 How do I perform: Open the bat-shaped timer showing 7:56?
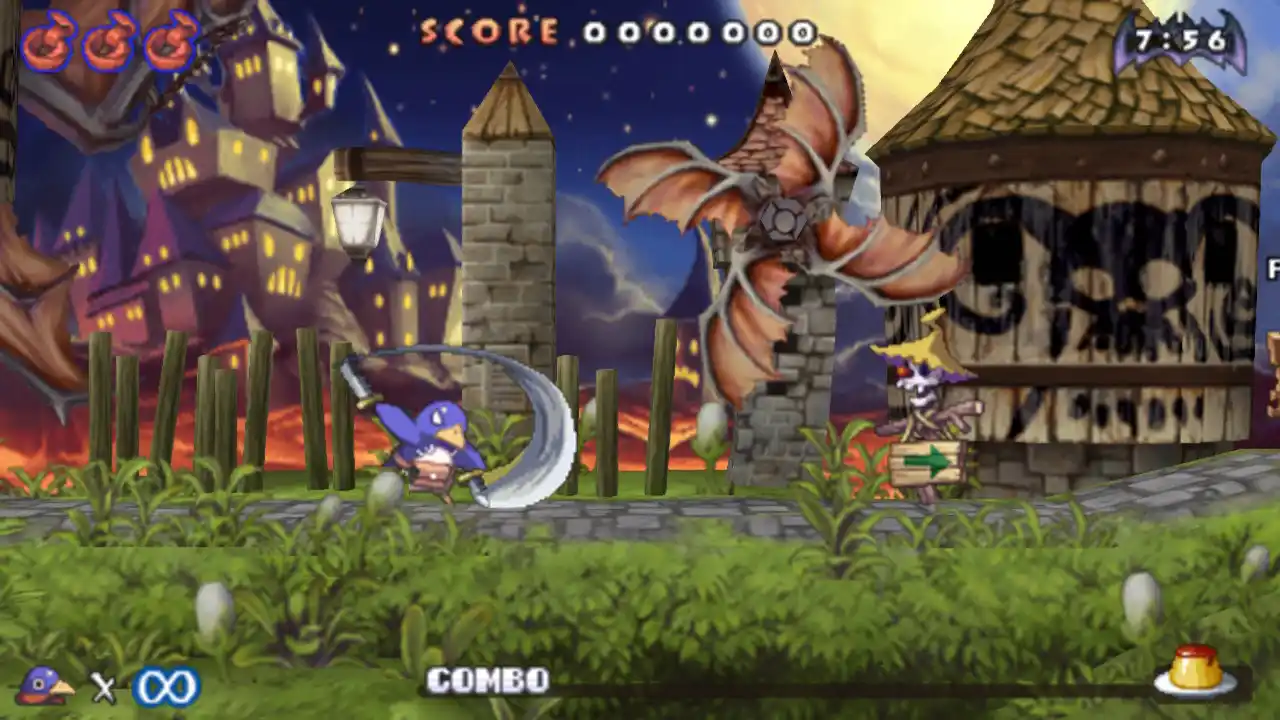pyautogui.click(x=1180, y=38)
